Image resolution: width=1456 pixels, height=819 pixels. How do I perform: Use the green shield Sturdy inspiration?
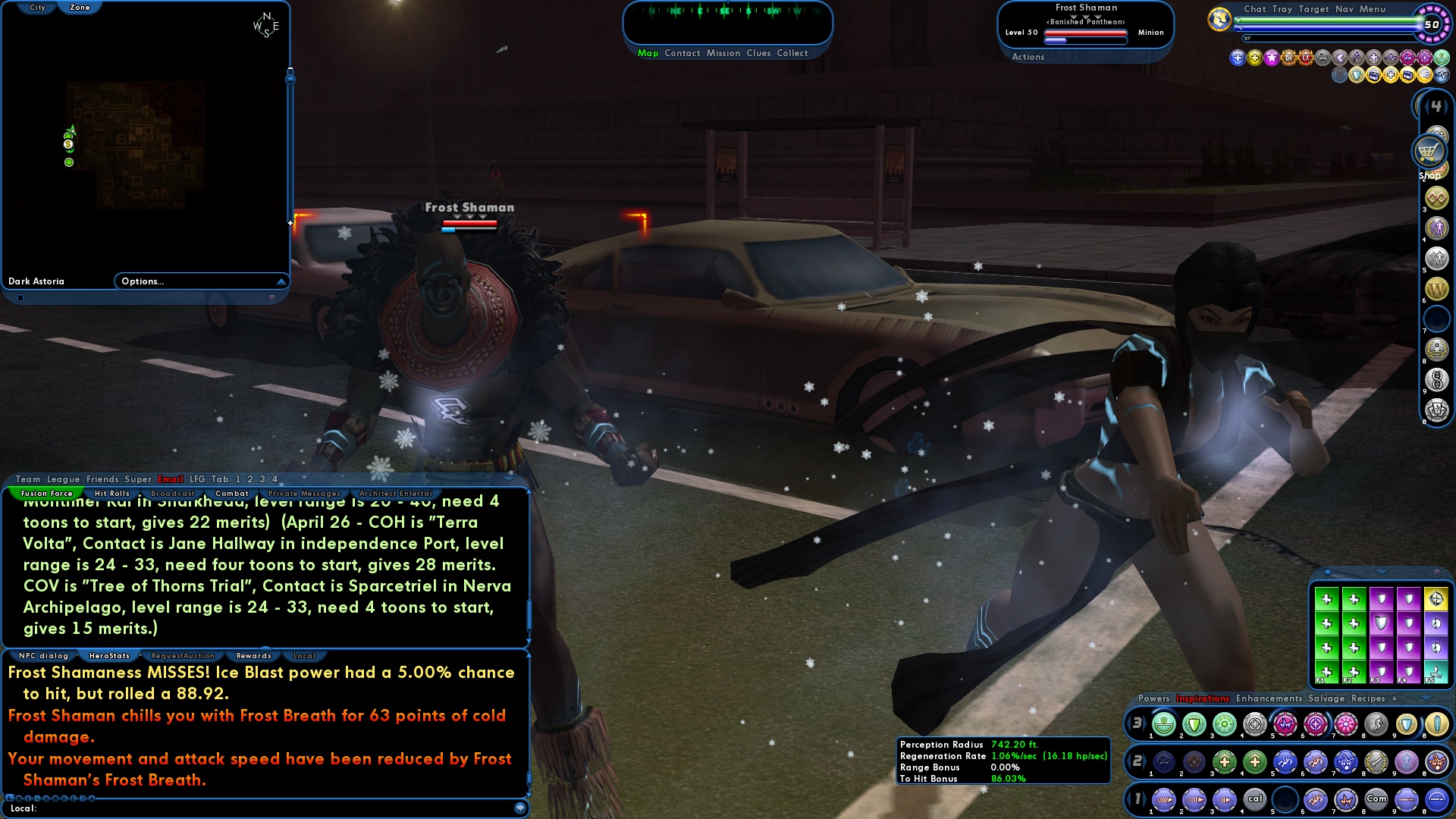click(x=1194, y=724)
